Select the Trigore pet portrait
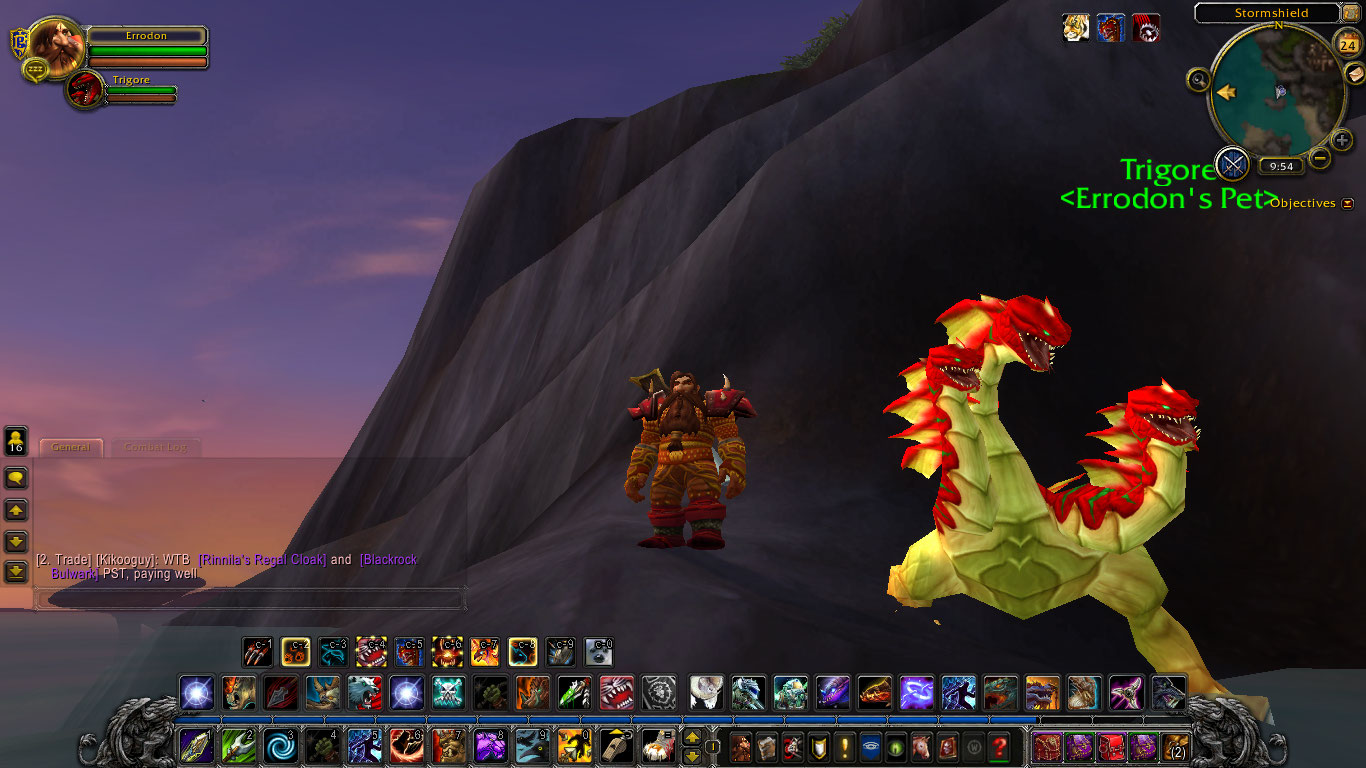 pos(87,90)
